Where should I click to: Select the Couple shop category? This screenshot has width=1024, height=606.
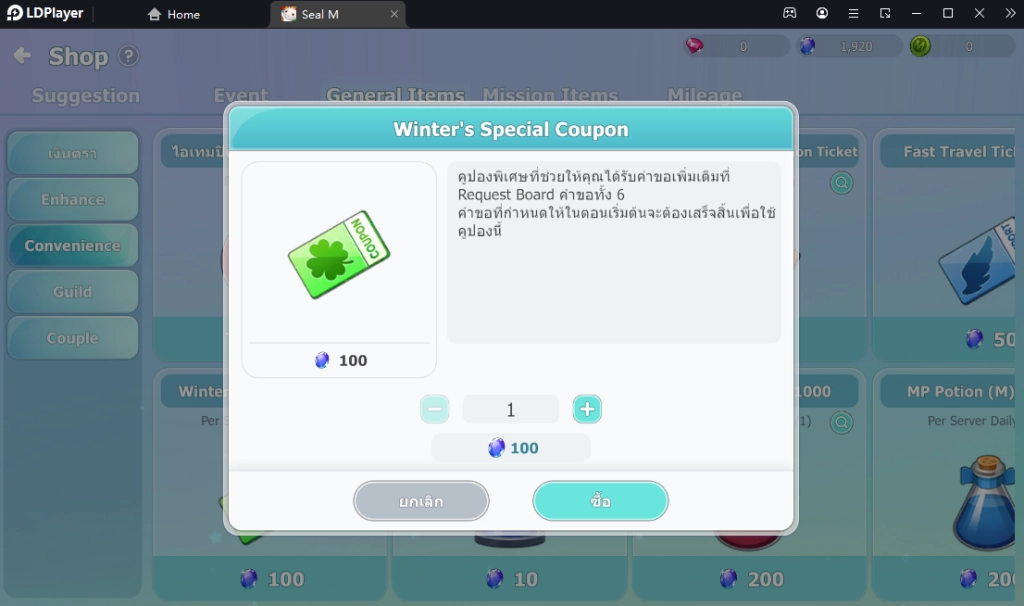click(x=72, y=338)
